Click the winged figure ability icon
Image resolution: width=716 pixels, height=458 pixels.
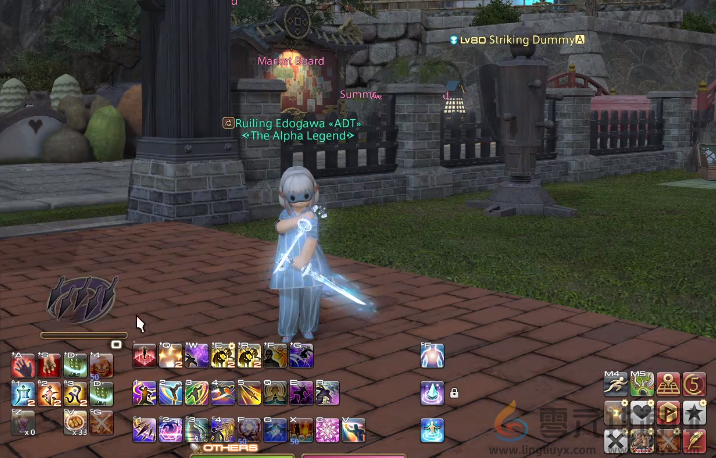click(432, 429)
